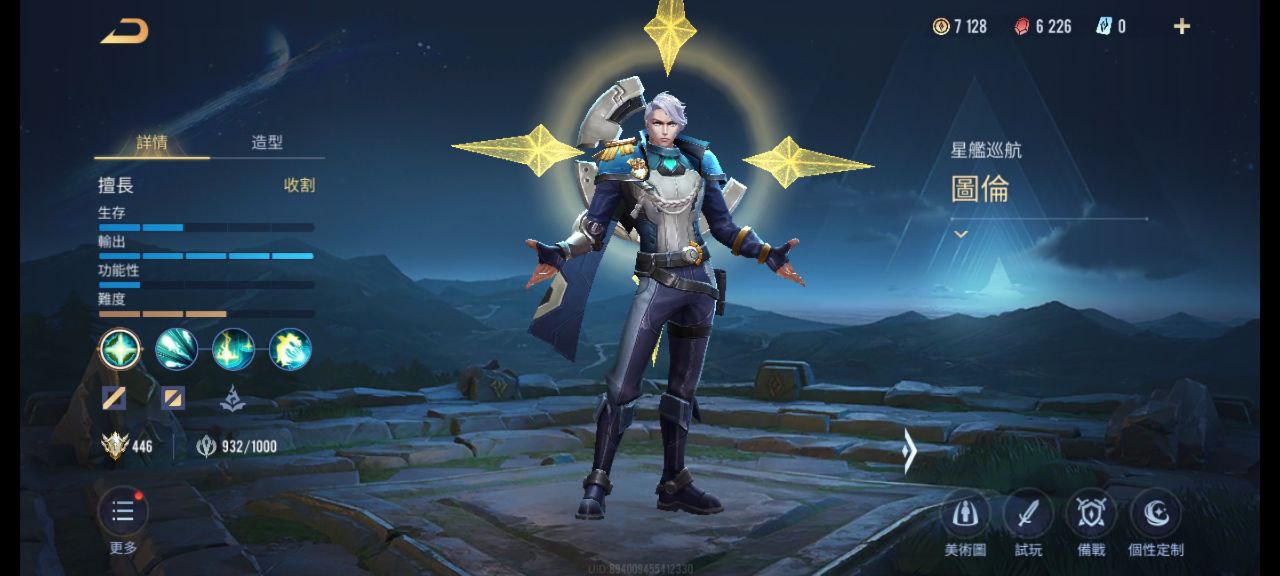Viewport: 1280px width, 576px height.
Task: Tap the flame emblem icon under skills
Action: tap(232, 399)
